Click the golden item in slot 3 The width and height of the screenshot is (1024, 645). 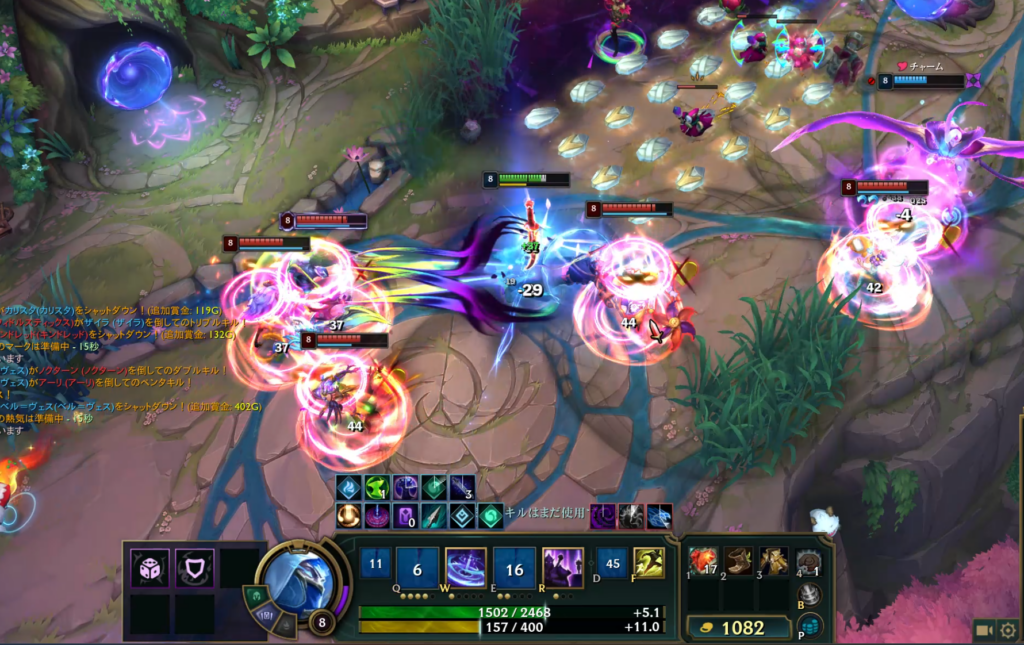pyautogui.click(x=774, y=561)
